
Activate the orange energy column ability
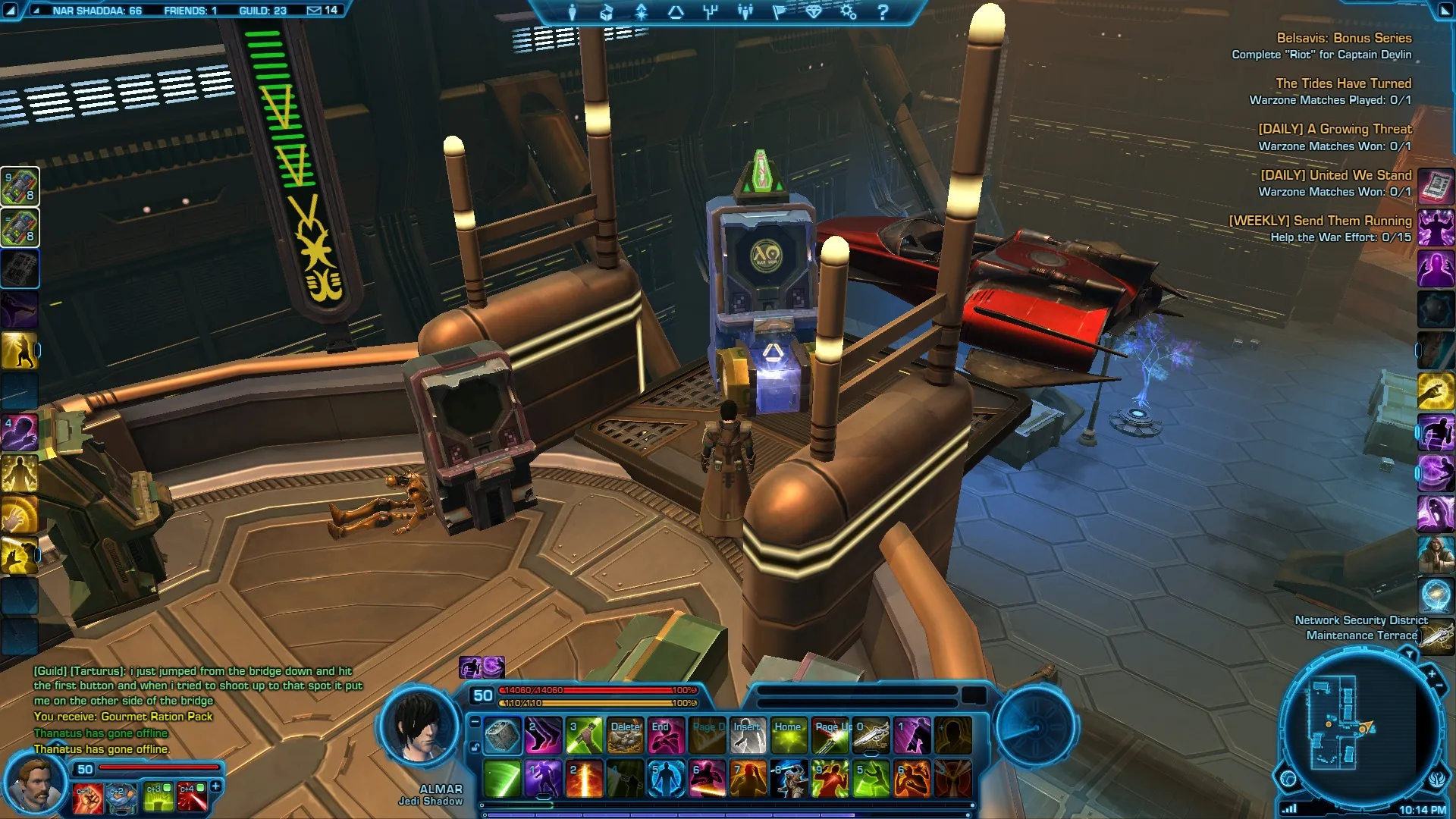[x=584, y=779]
